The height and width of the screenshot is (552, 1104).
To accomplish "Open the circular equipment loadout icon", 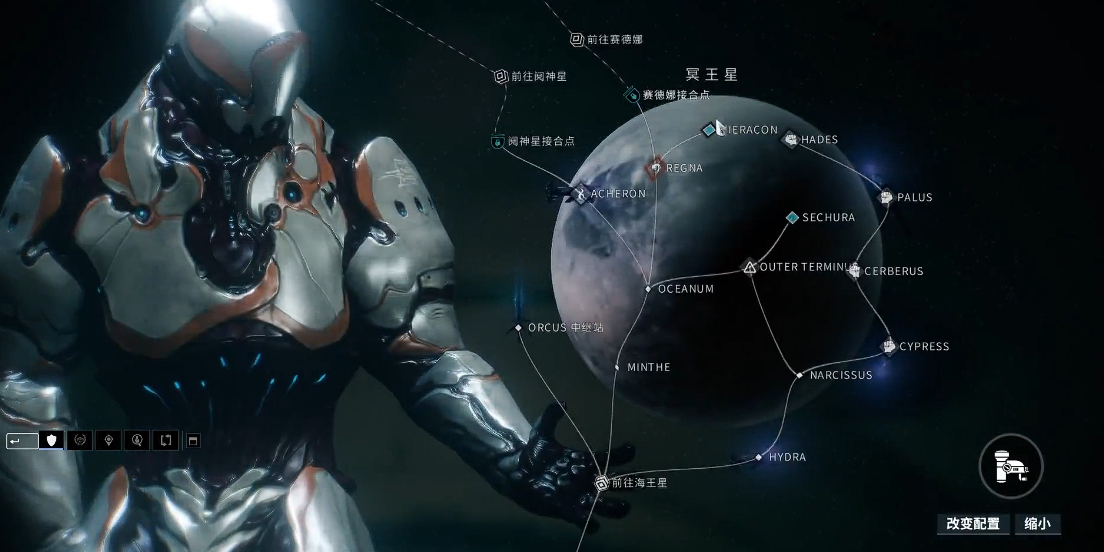I will (x=1011, y=465).
